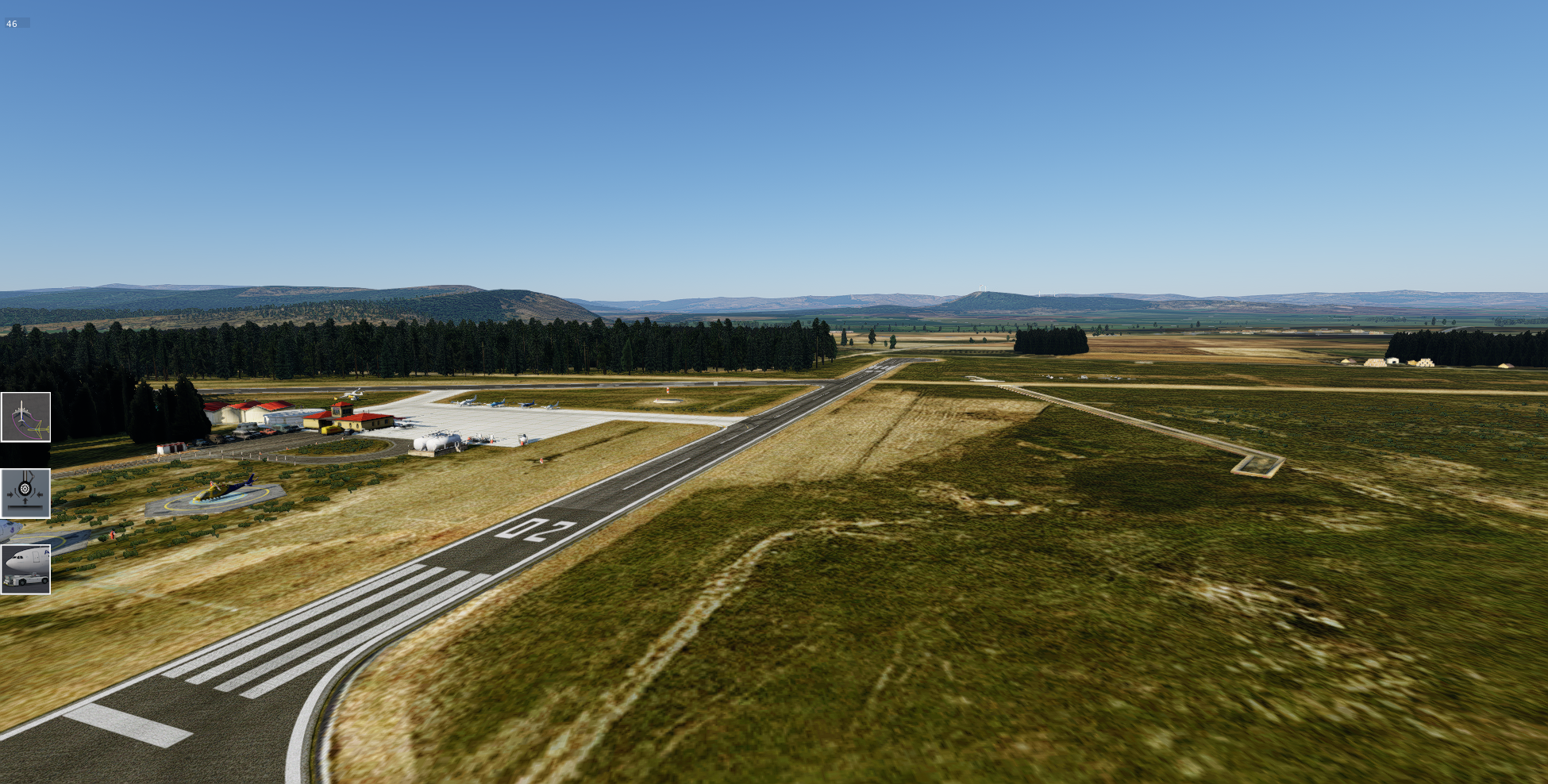
Task: Click the landing gear wheel chocks icon
Action: coord(25,494)
